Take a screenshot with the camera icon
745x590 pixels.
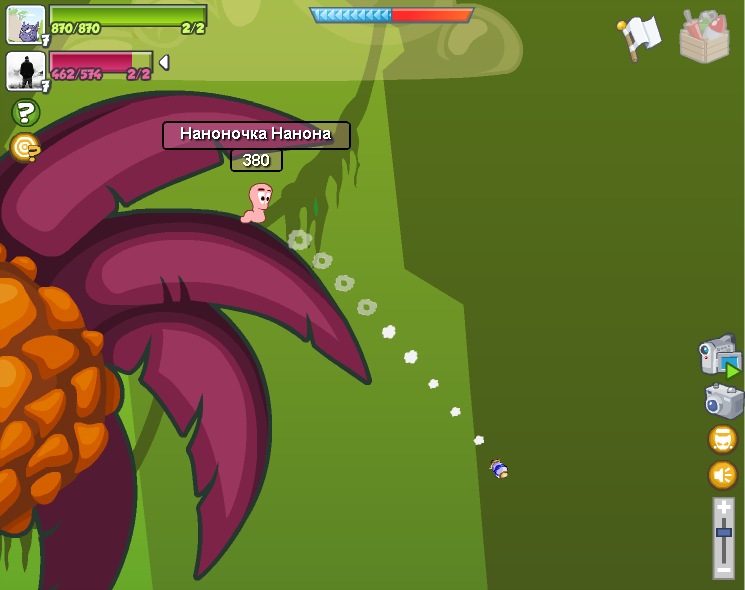[x=723, y=401]
